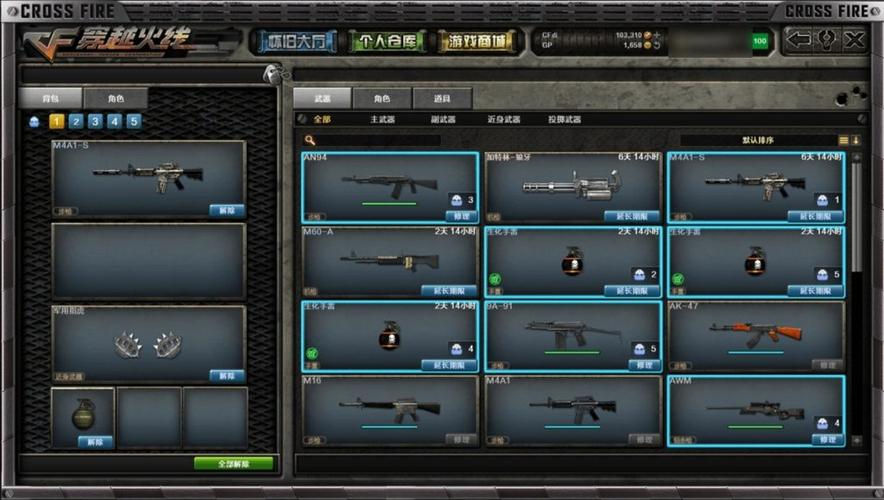Return to the 怀旧大厅 lobby
Viewport: 884px width, 500px height.
pyautogui.click(x=296, y=41)
